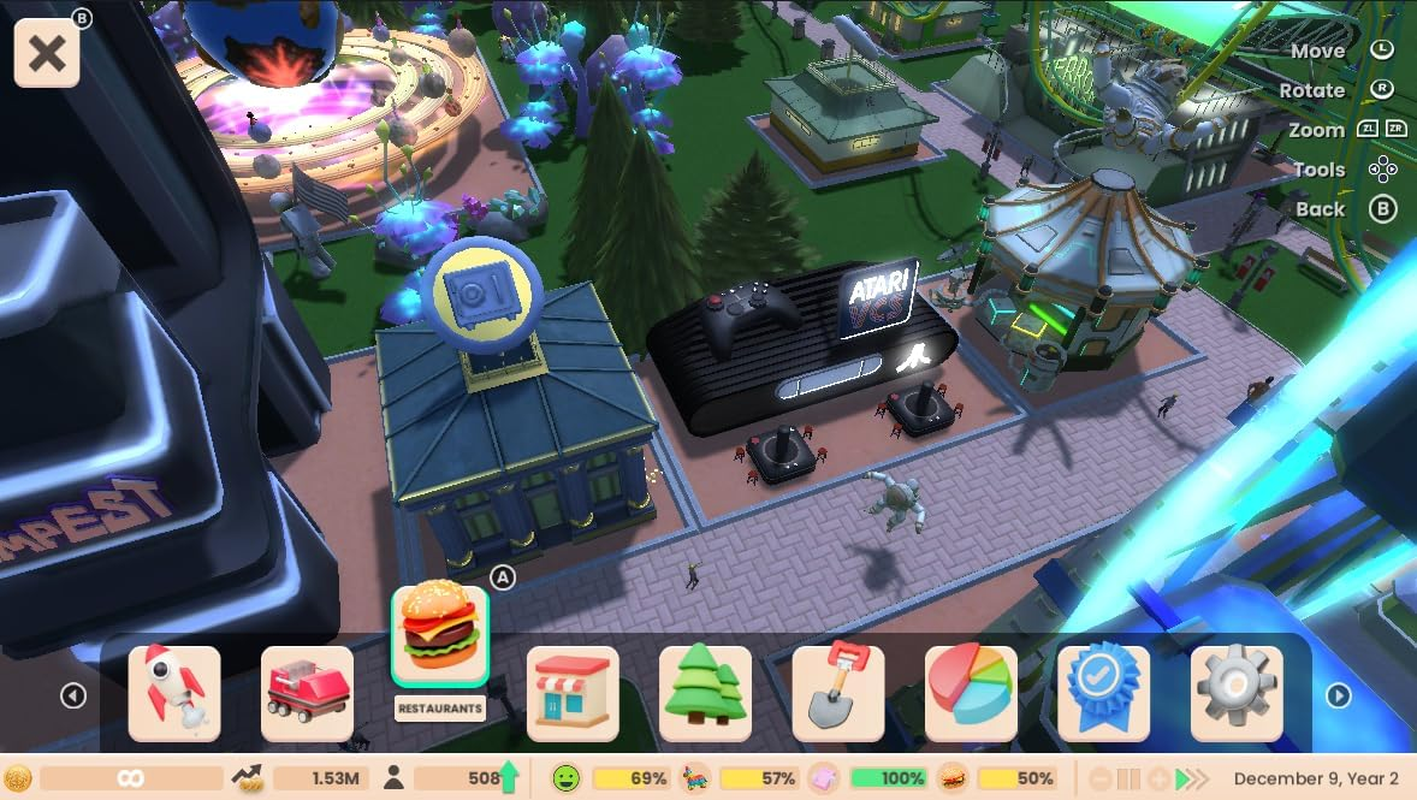Slow game speed with the minus control
Image resolution: width=1417 pixels, height=800 pixels.
[x=1100, y=778]
